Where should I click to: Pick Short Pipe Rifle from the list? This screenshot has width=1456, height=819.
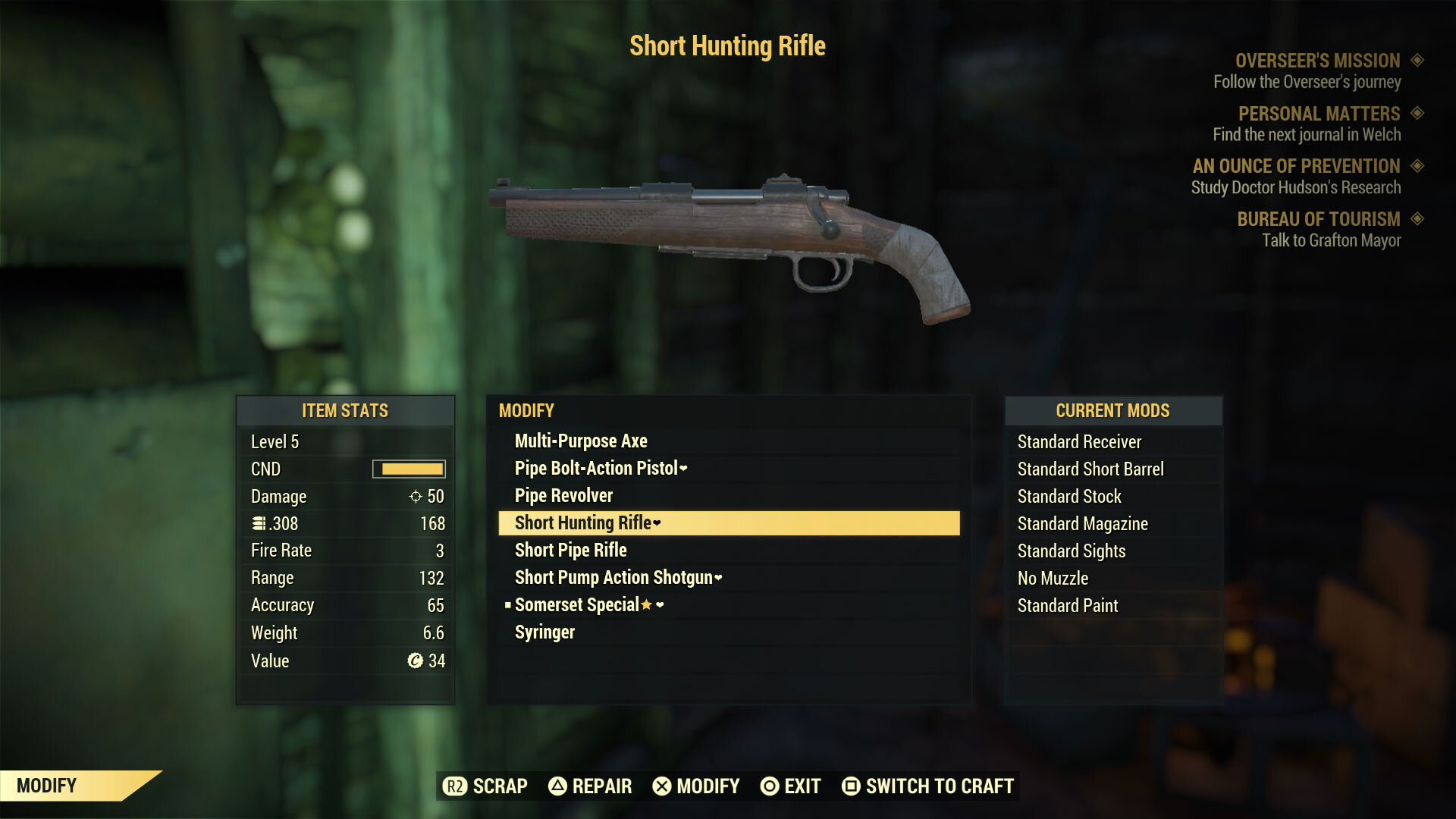570,551
